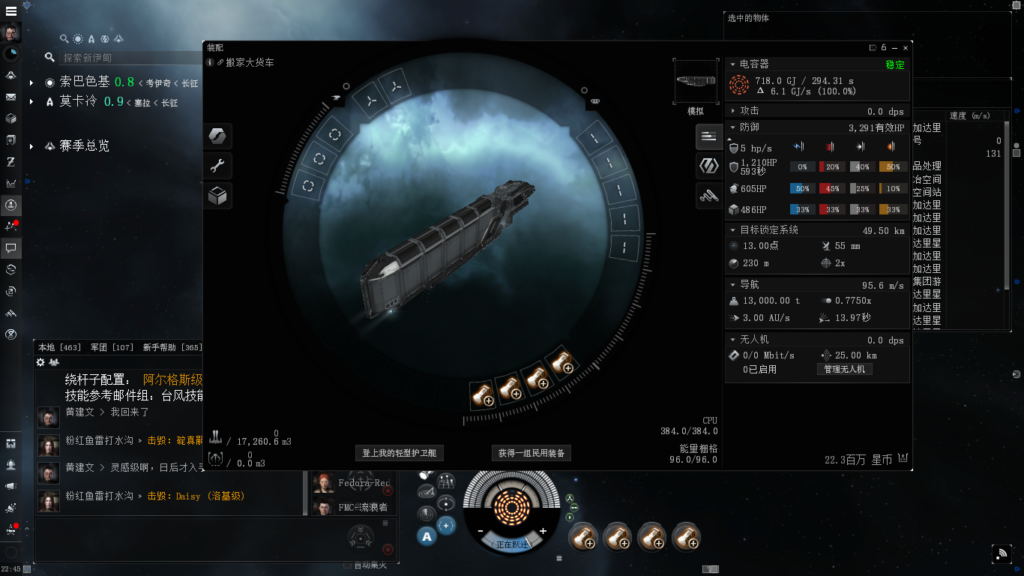Open the 新手帮助 rookie help tab

(159, 347)
